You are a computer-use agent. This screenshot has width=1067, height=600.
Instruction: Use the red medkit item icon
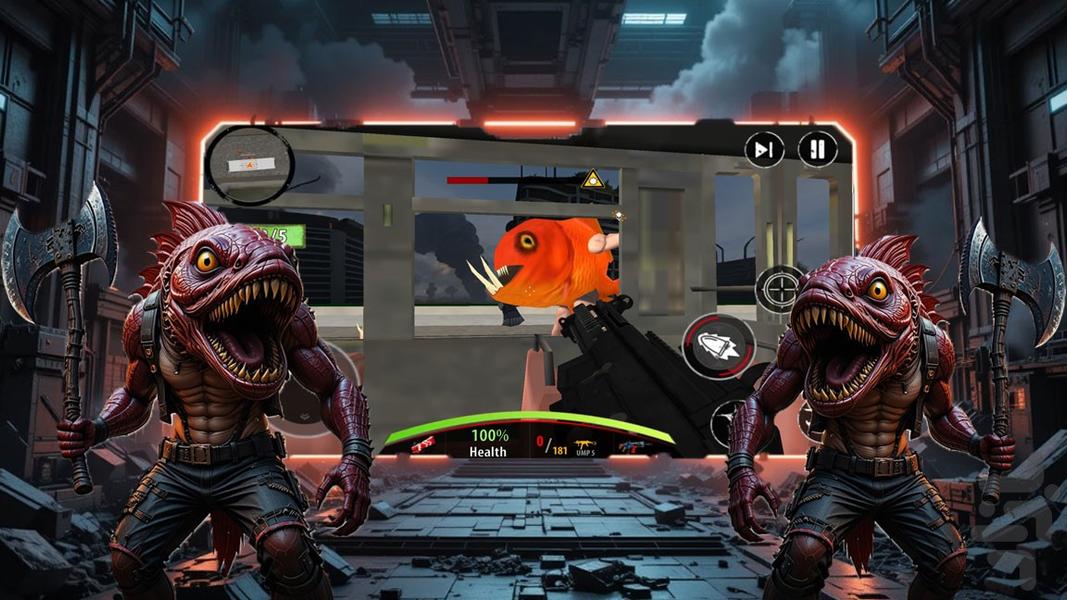[424, 445]
